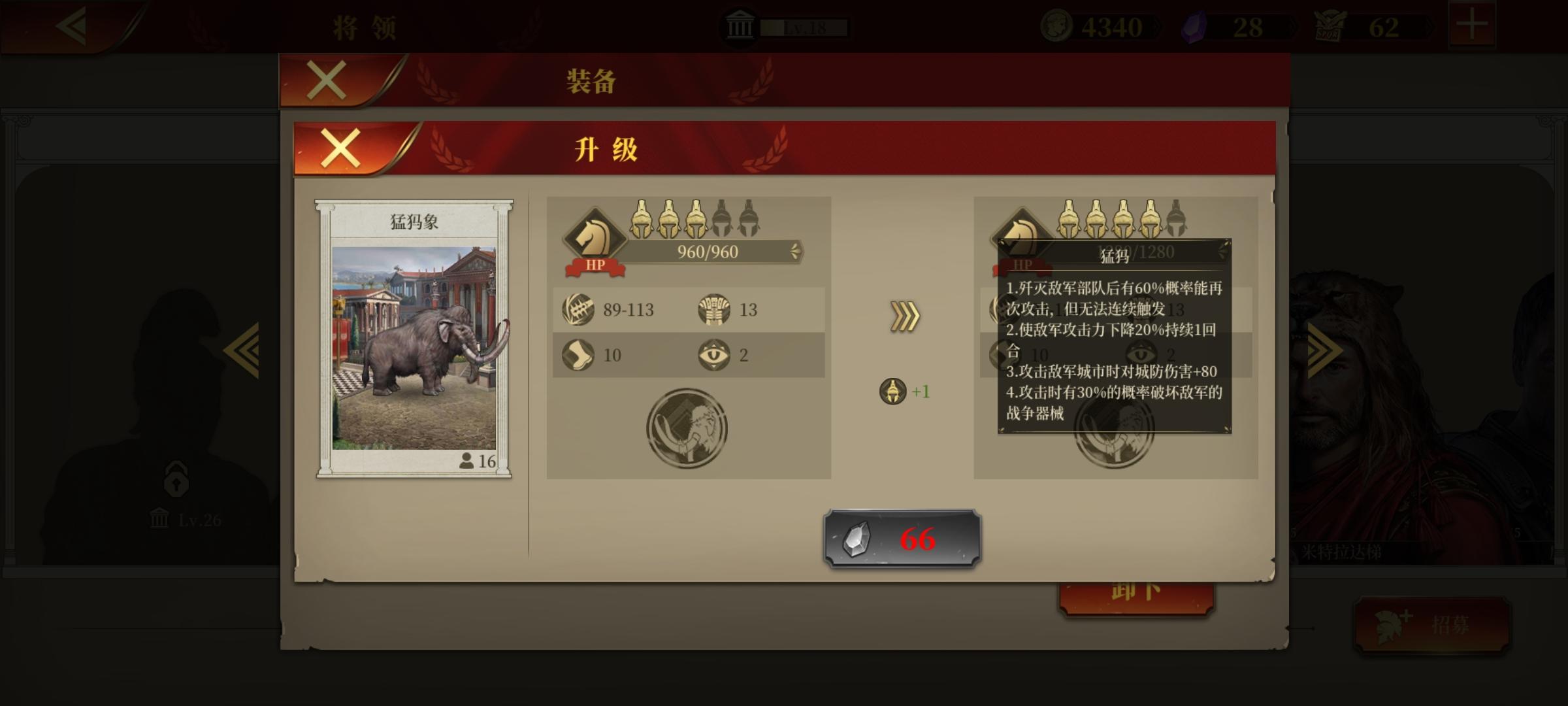This screenshot has width=1568, height=706.
Task: Click the stone resource icon on cost button
Action: (x=857, y=541)
